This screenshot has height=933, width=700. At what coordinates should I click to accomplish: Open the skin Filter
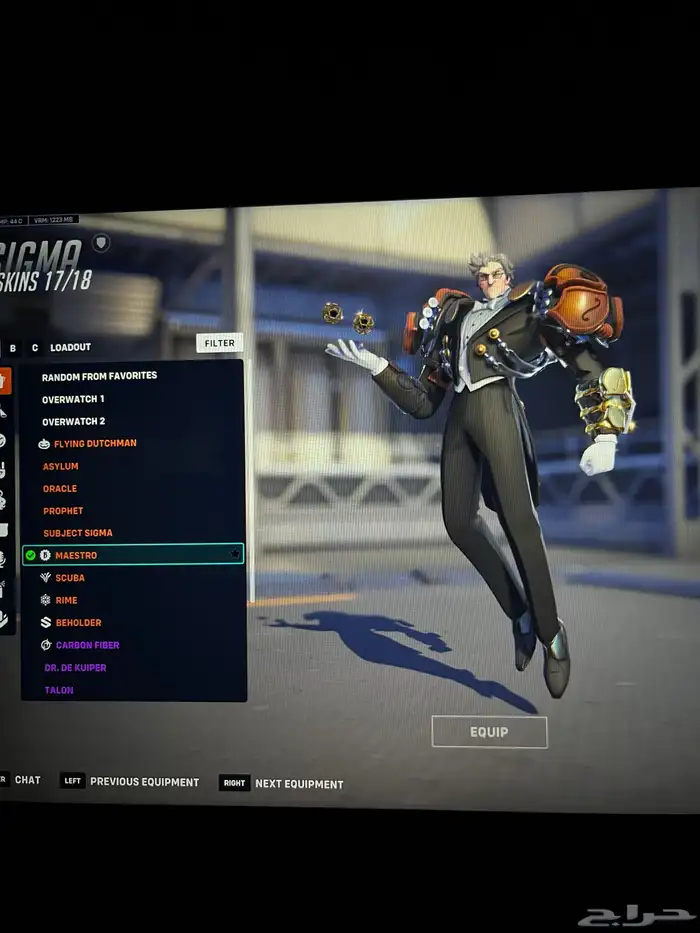pyautogui.click(x=219, y=343)
